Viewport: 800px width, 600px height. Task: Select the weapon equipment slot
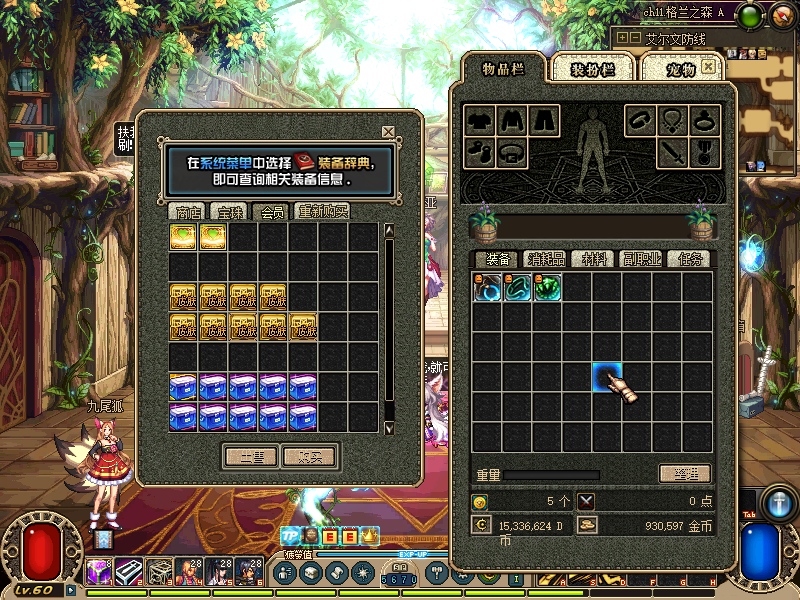coord(670,154)
